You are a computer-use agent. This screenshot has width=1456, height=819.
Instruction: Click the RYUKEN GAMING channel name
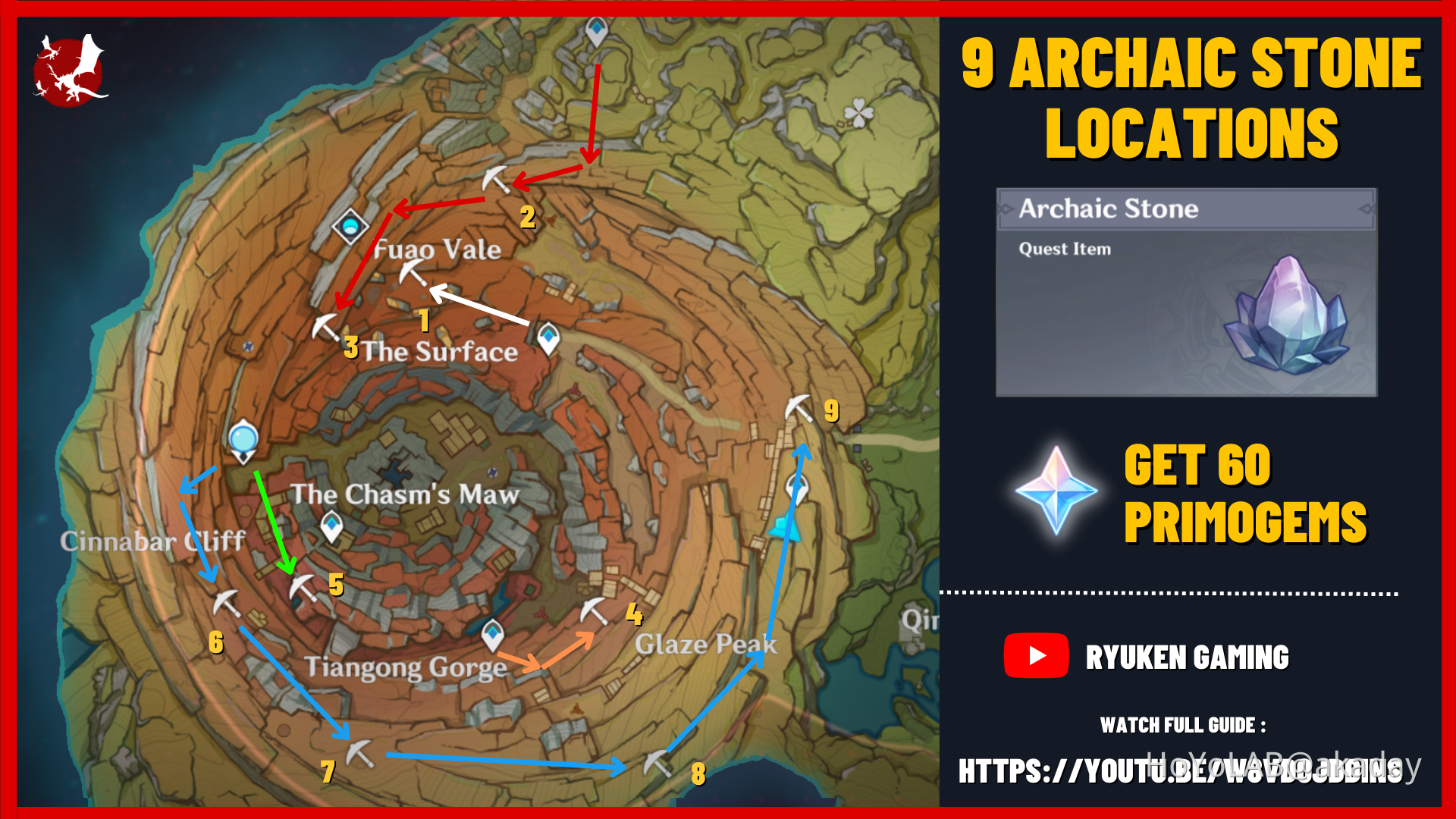point(1188,655)
